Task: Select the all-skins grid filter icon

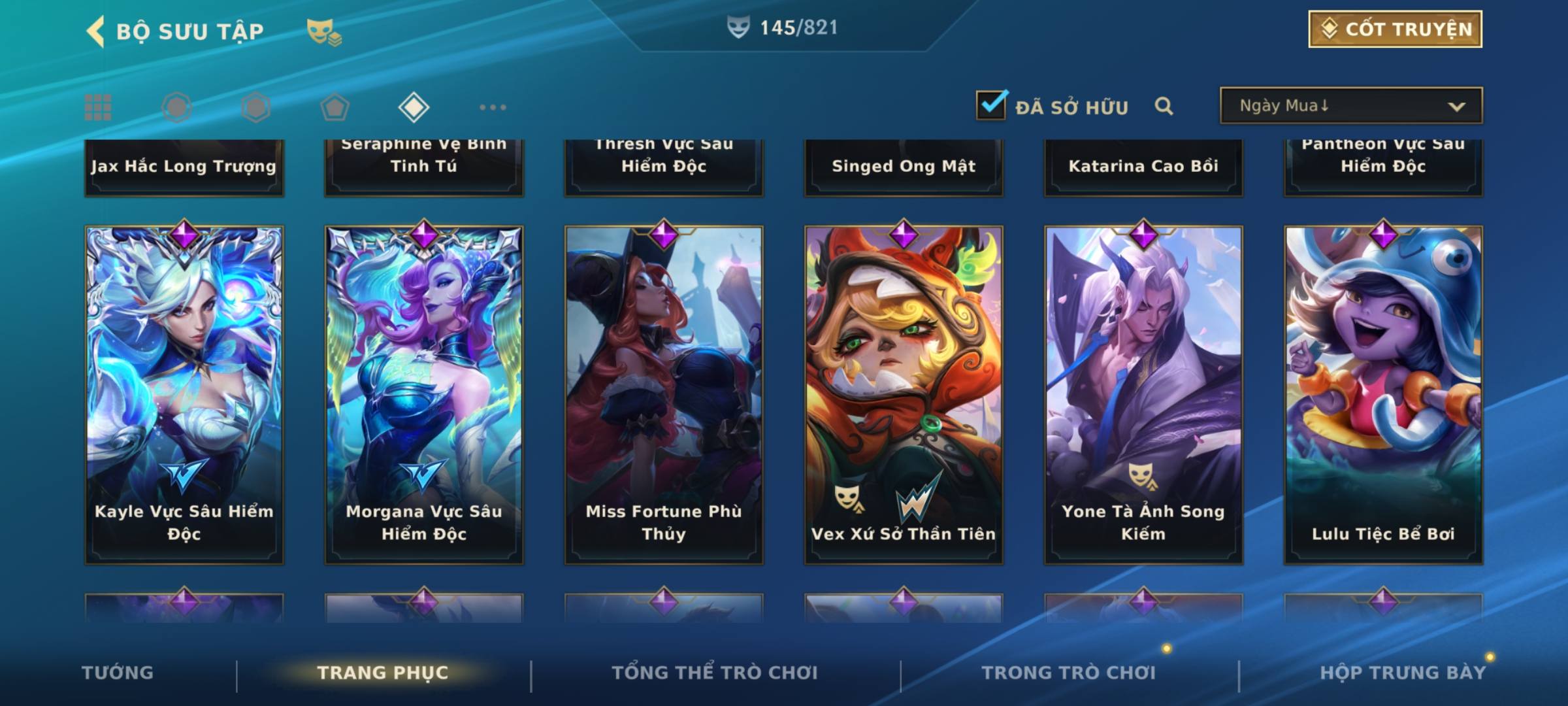Action: pos(98,107)
